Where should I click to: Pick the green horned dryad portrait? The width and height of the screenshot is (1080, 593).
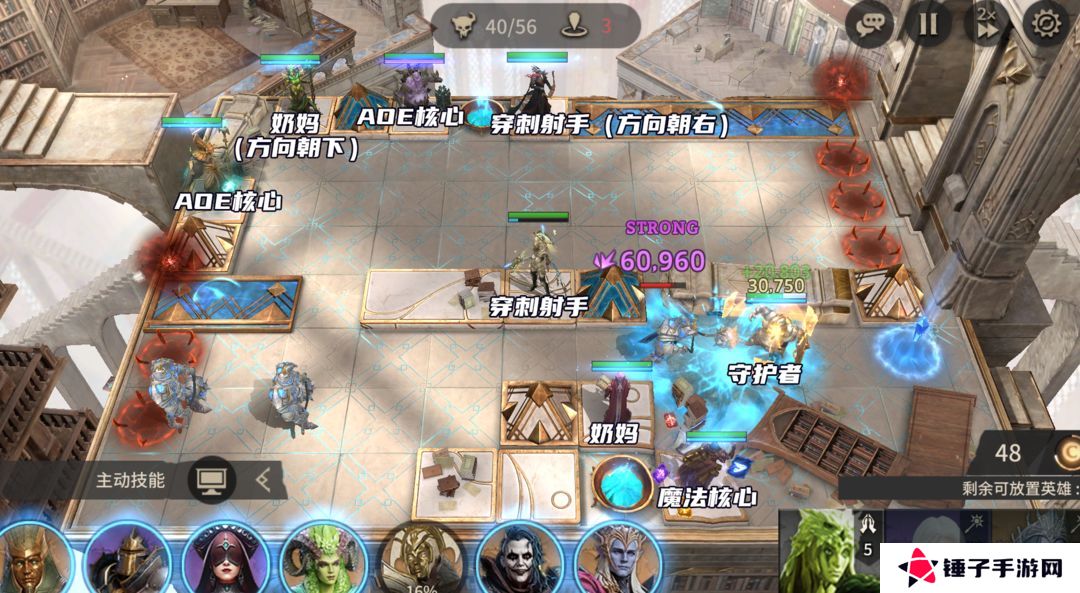[x=322, y=560]
